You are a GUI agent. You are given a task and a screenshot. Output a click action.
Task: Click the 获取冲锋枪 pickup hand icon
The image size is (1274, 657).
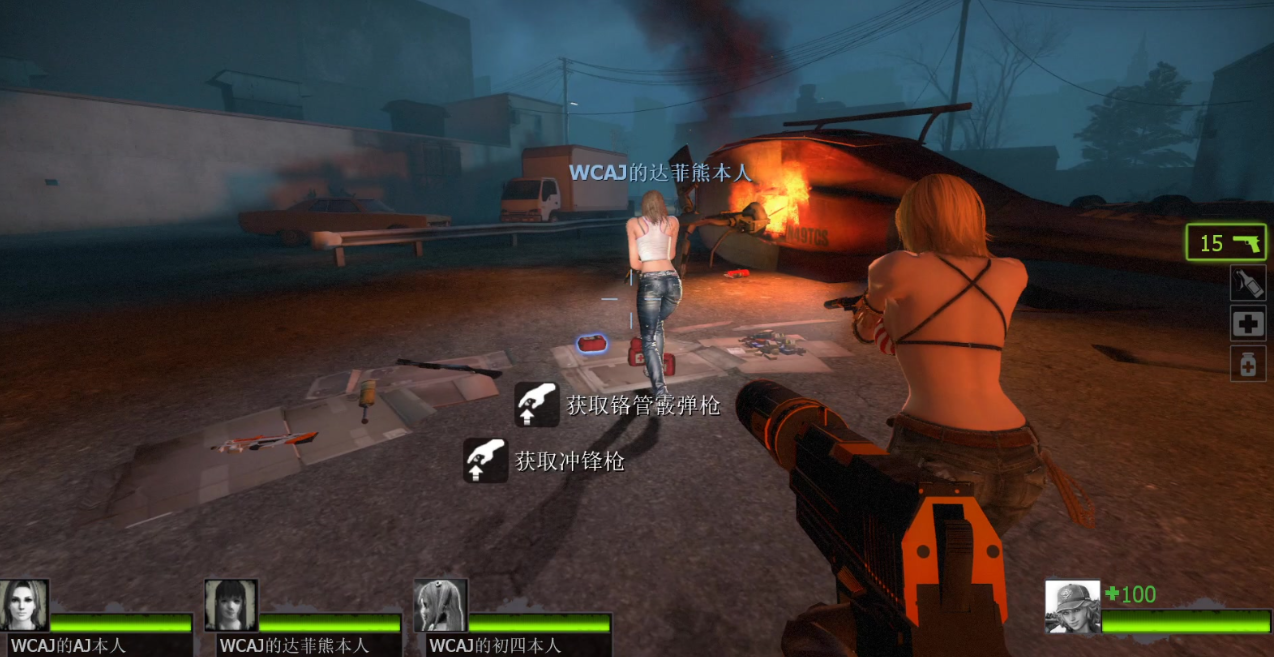click(x=485, y=461)
